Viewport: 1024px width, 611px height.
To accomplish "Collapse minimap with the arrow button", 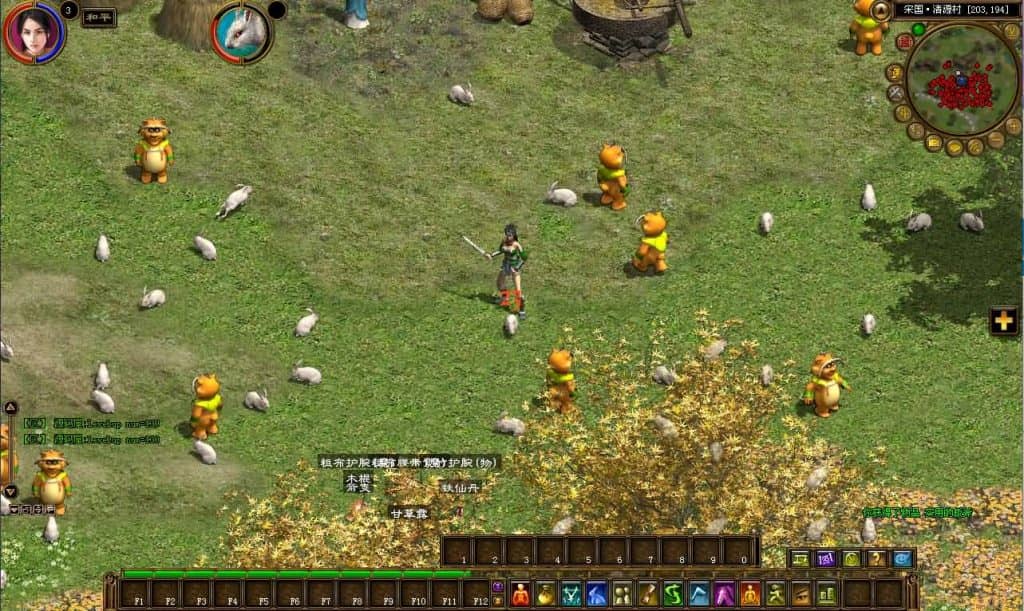I will pyautogui.click(x=881, y=10).
